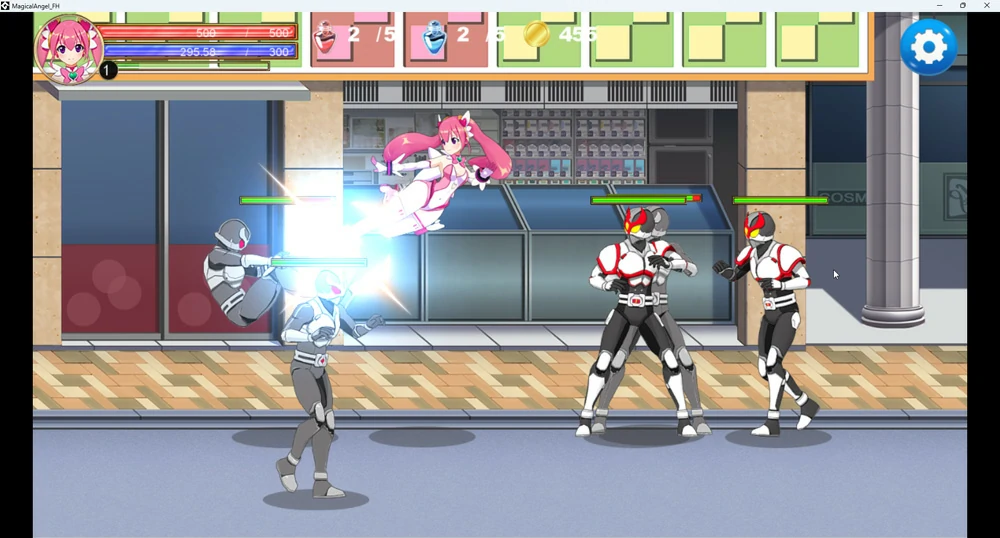Use the blue mana potion
The height and width of the screenshot is (538, 1000).
pyautogui.click(x=434, y=38)
